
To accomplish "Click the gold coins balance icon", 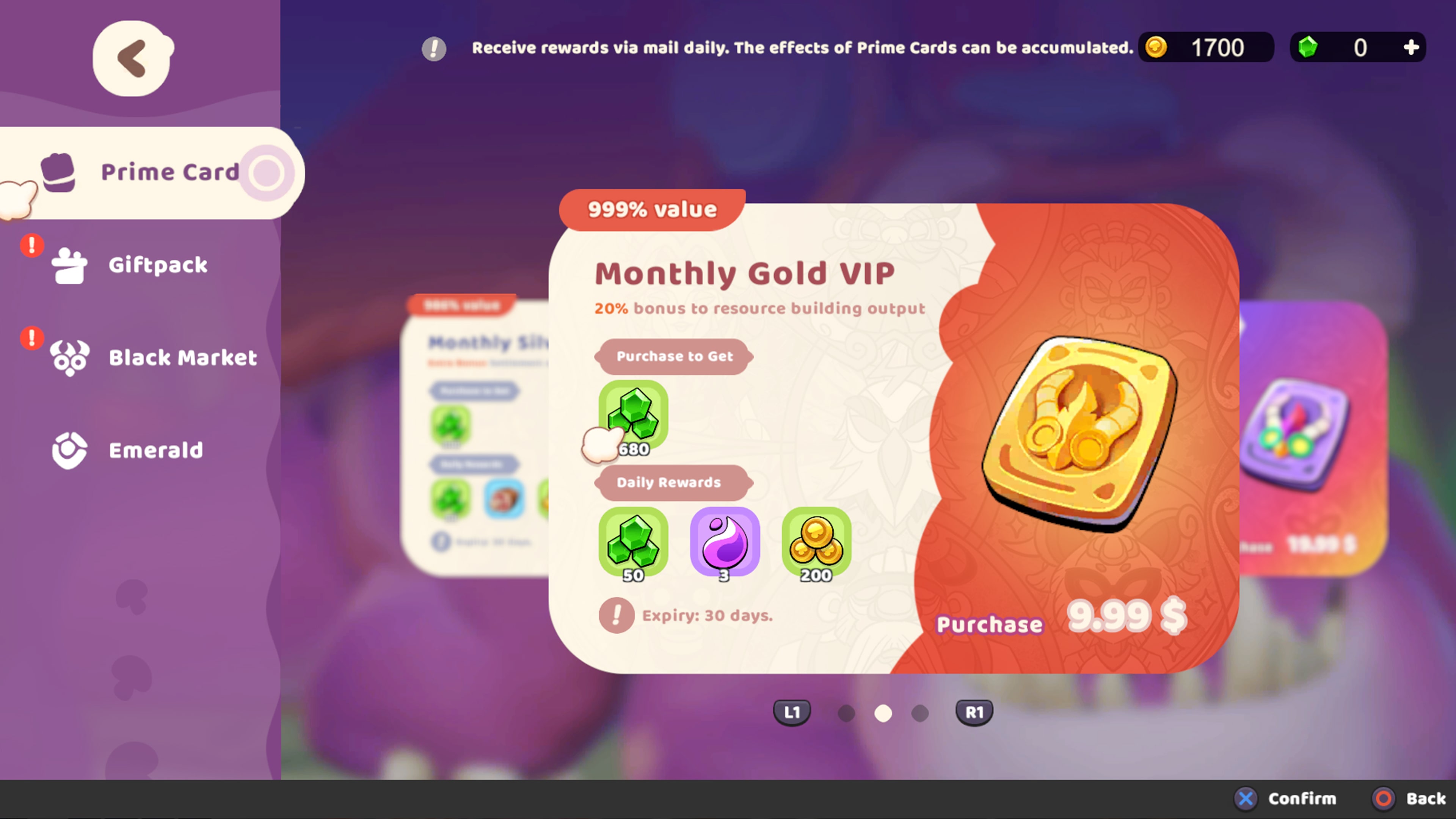I will (1156, 47).
